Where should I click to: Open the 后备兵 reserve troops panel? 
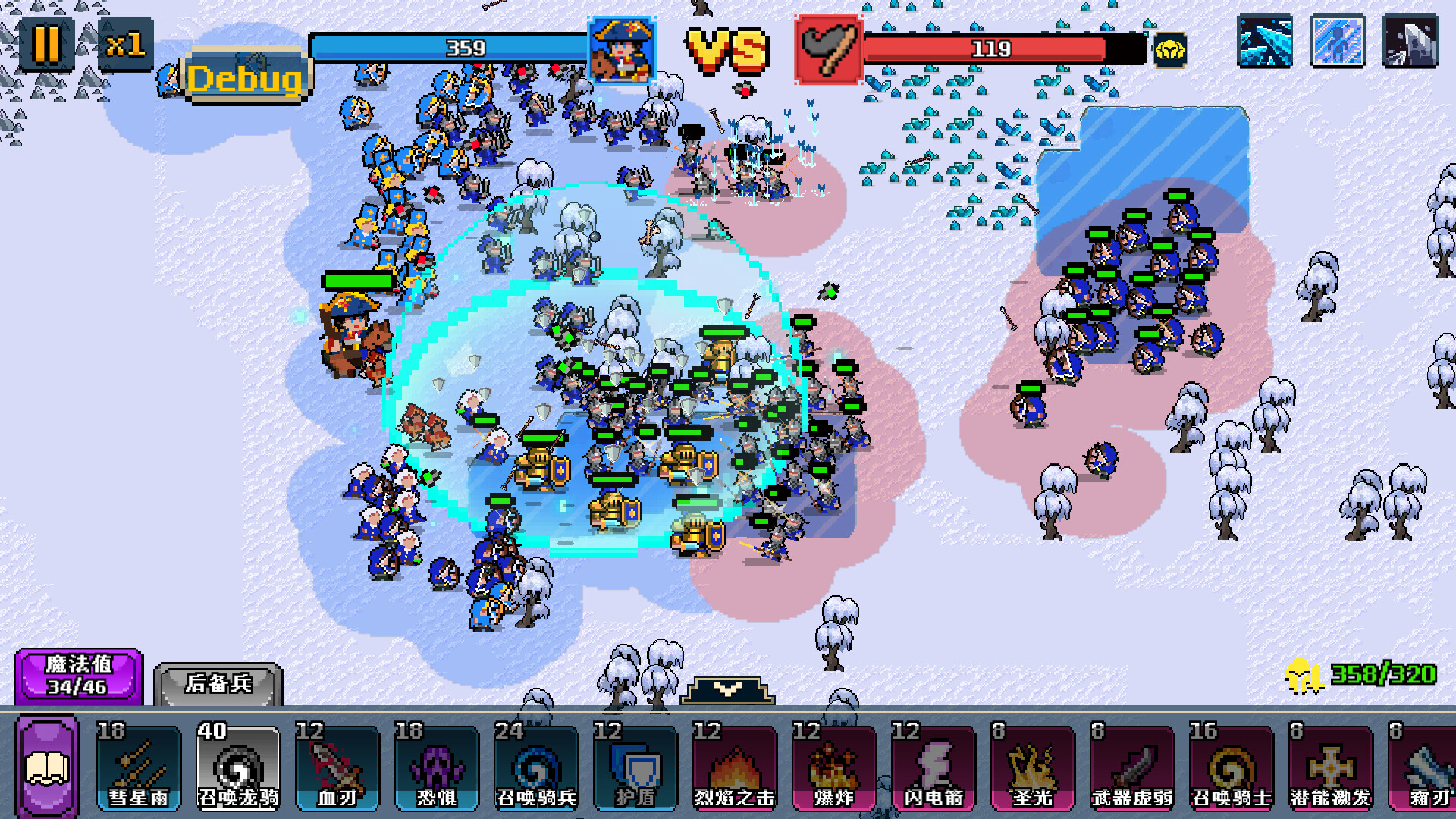coord(220,681)
